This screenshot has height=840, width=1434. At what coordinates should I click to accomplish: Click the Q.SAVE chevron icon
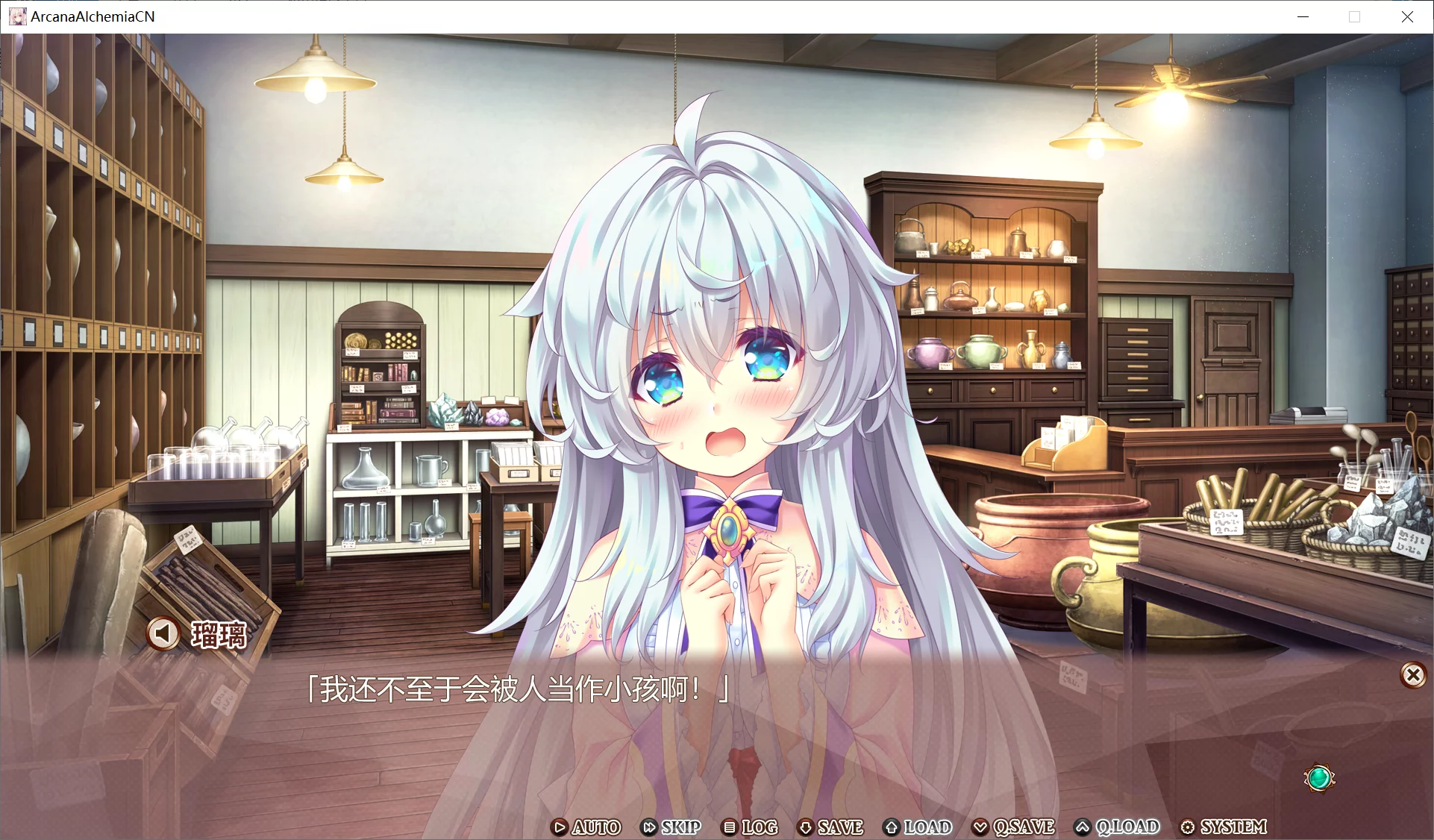982,828
